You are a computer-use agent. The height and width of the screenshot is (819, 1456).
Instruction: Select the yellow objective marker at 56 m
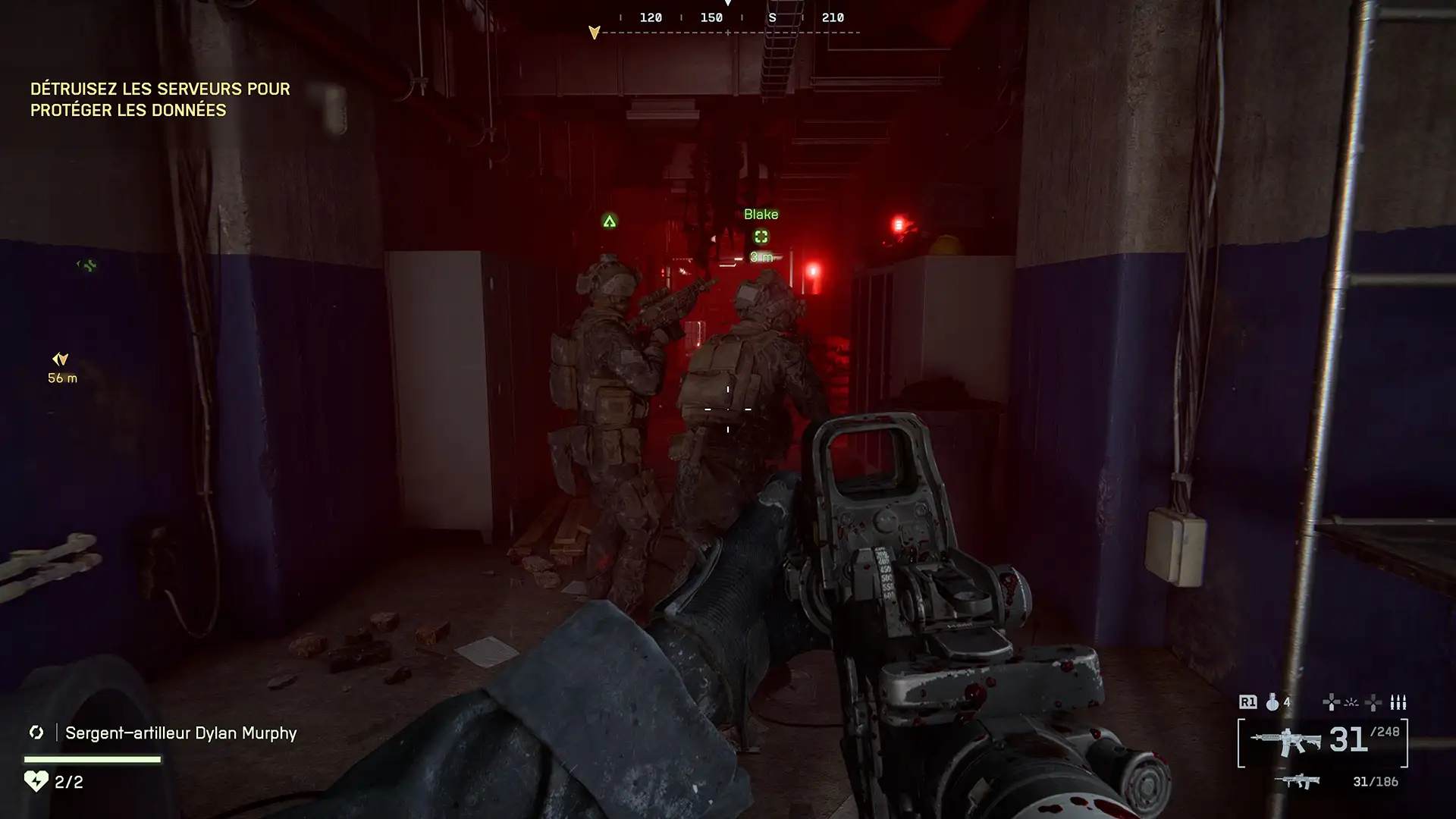[61, 359]
